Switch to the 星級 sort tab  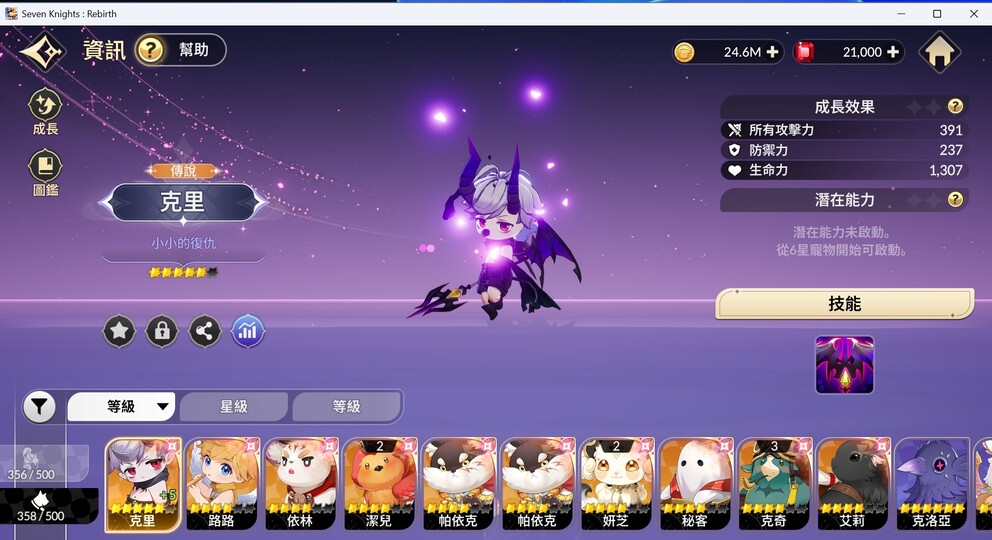tap(234, 407)
